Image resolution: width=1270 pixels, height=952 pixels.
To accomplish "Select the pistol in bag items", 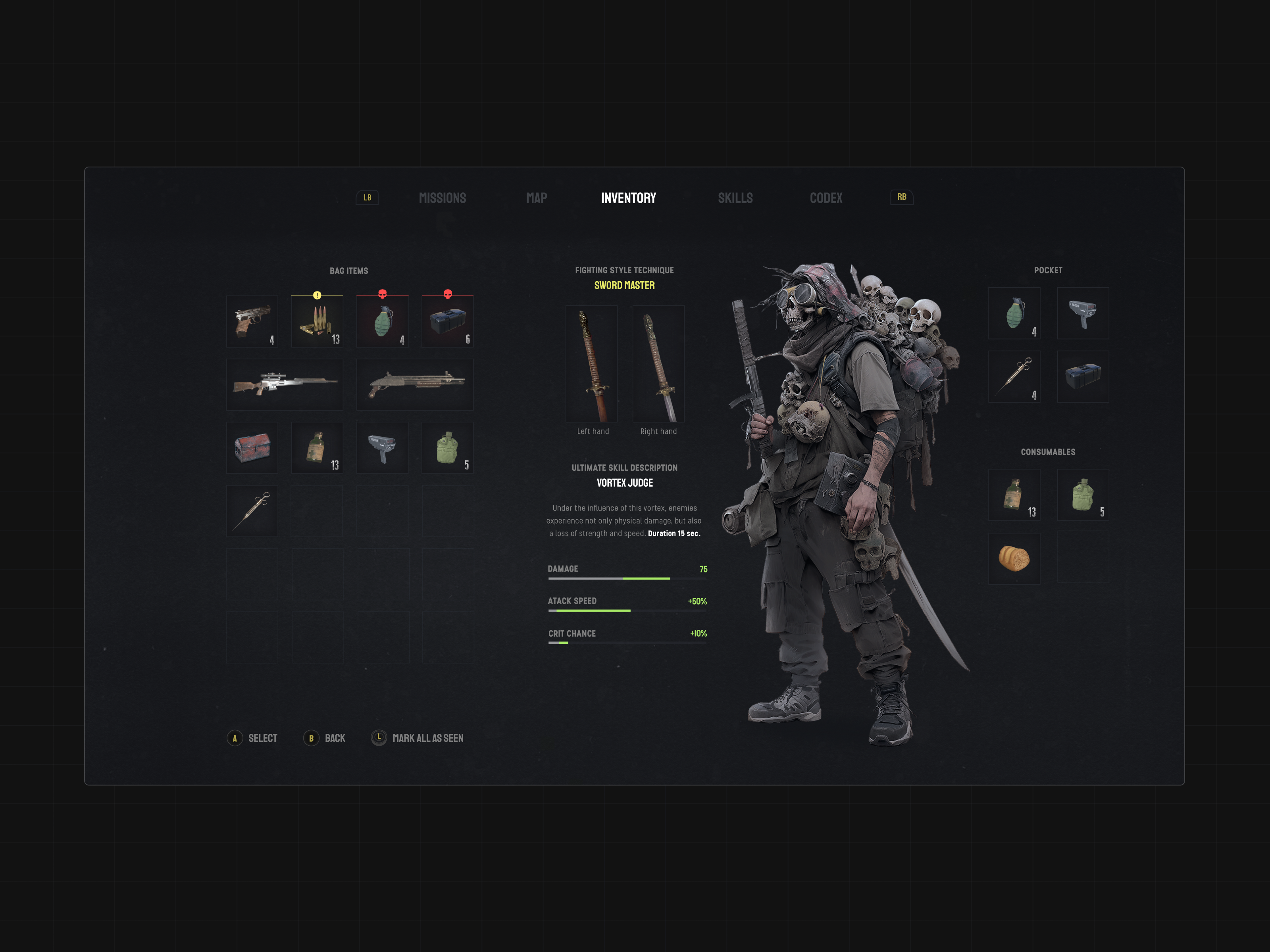I will 252,321.
